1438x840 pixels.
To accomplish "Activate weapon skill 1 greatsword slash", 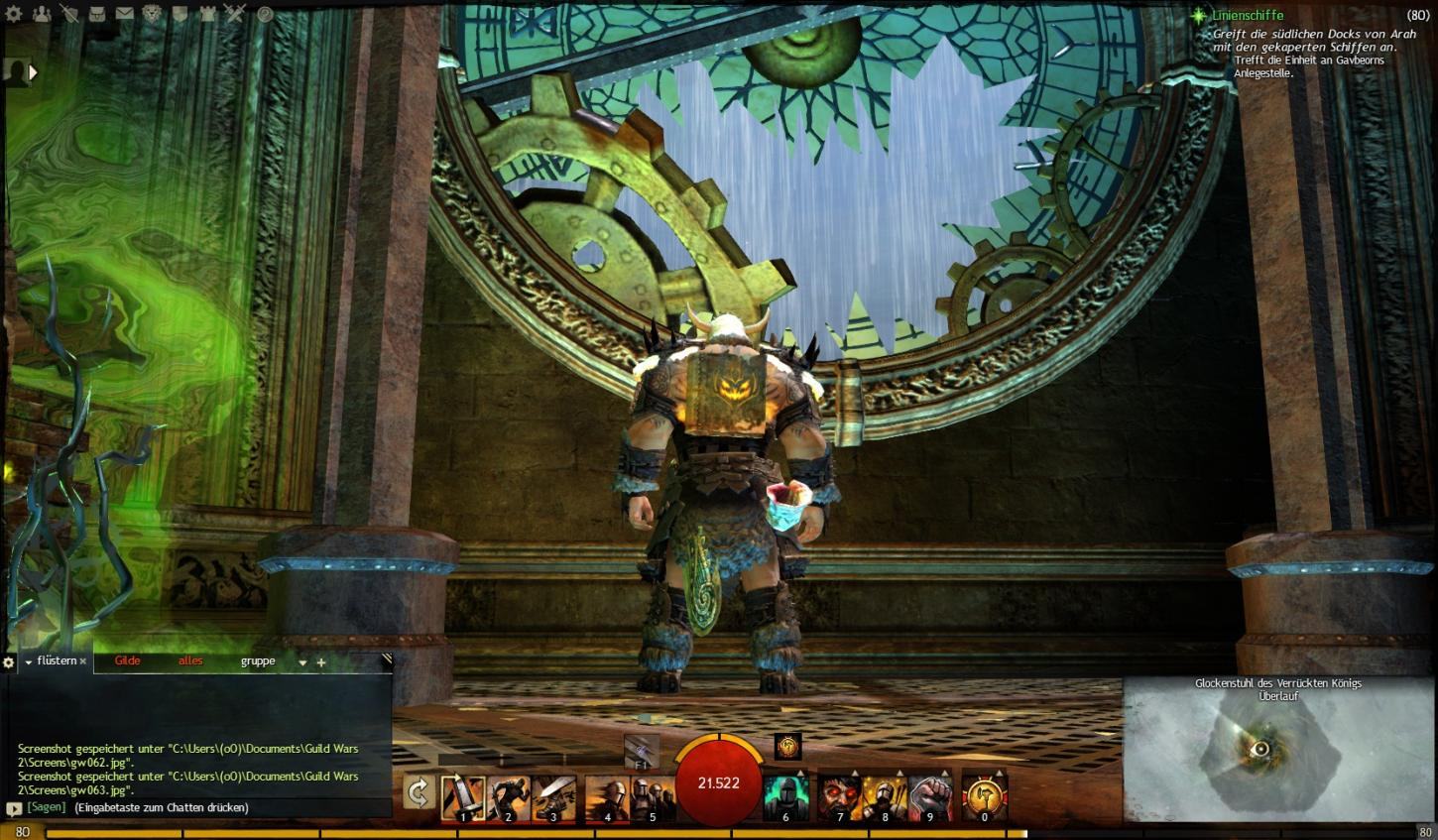I will tap(462, 797).
